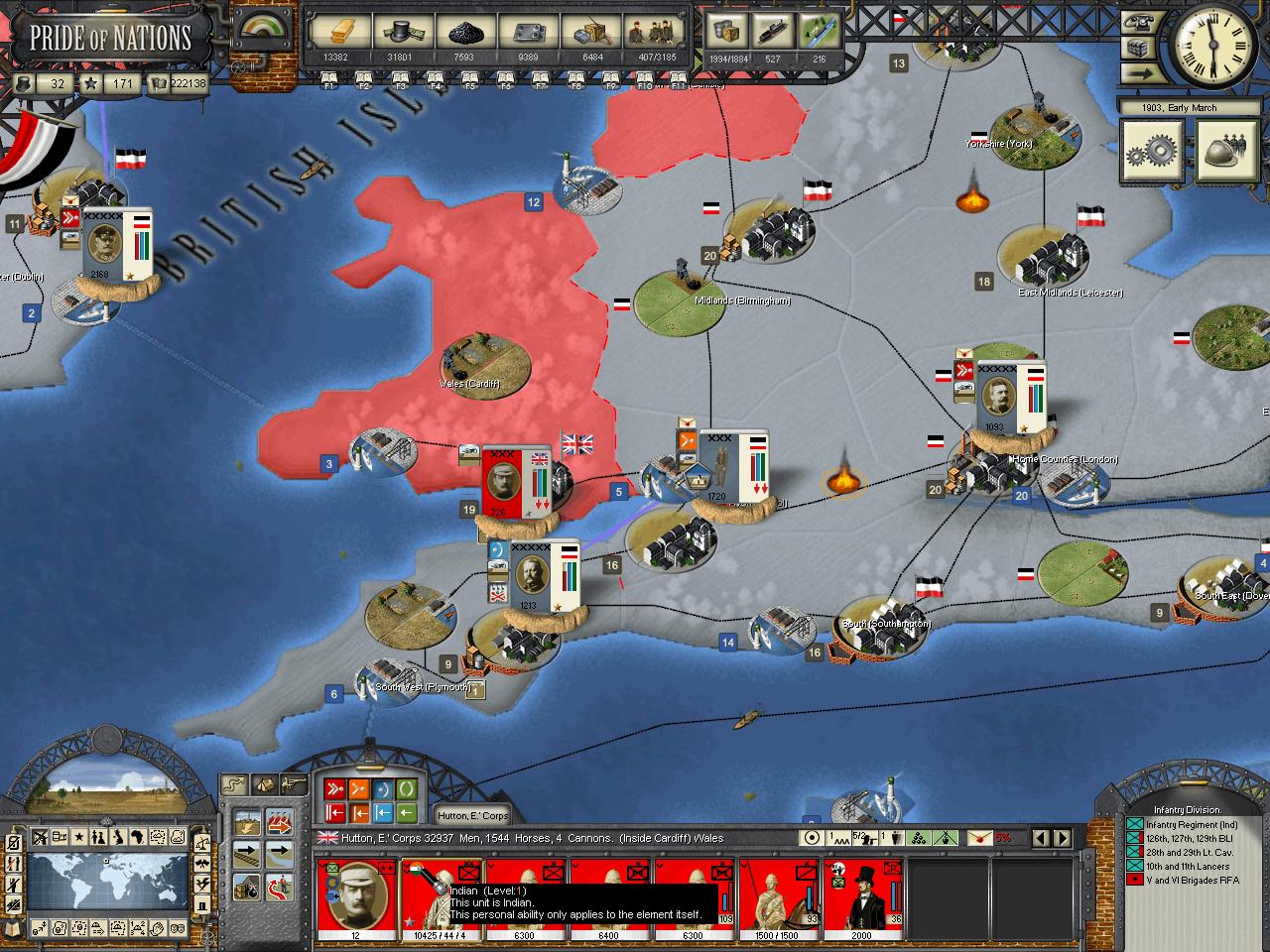Open the revolver special orders tab

coord(293,783)
